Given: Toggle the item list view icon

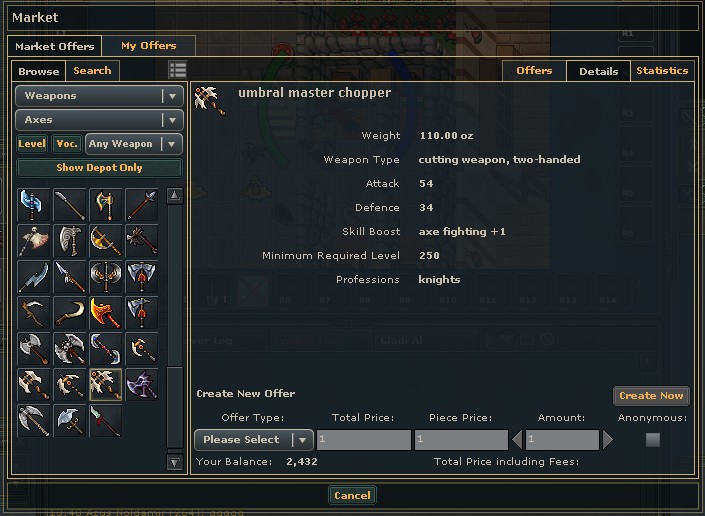Looking at the screenshot, I should click(x=178, y=70).
